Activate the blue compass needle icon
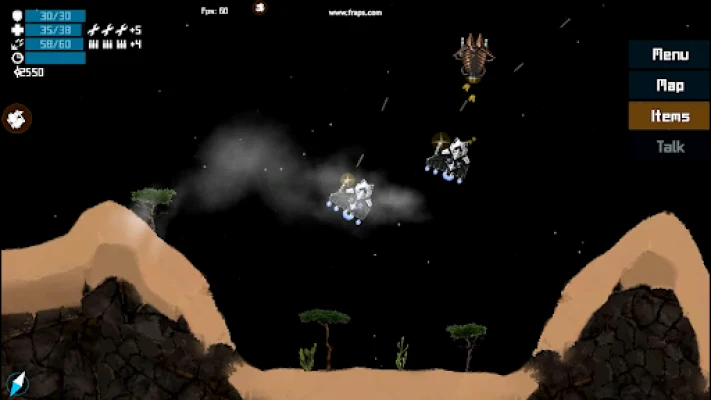 coord(15,383)
